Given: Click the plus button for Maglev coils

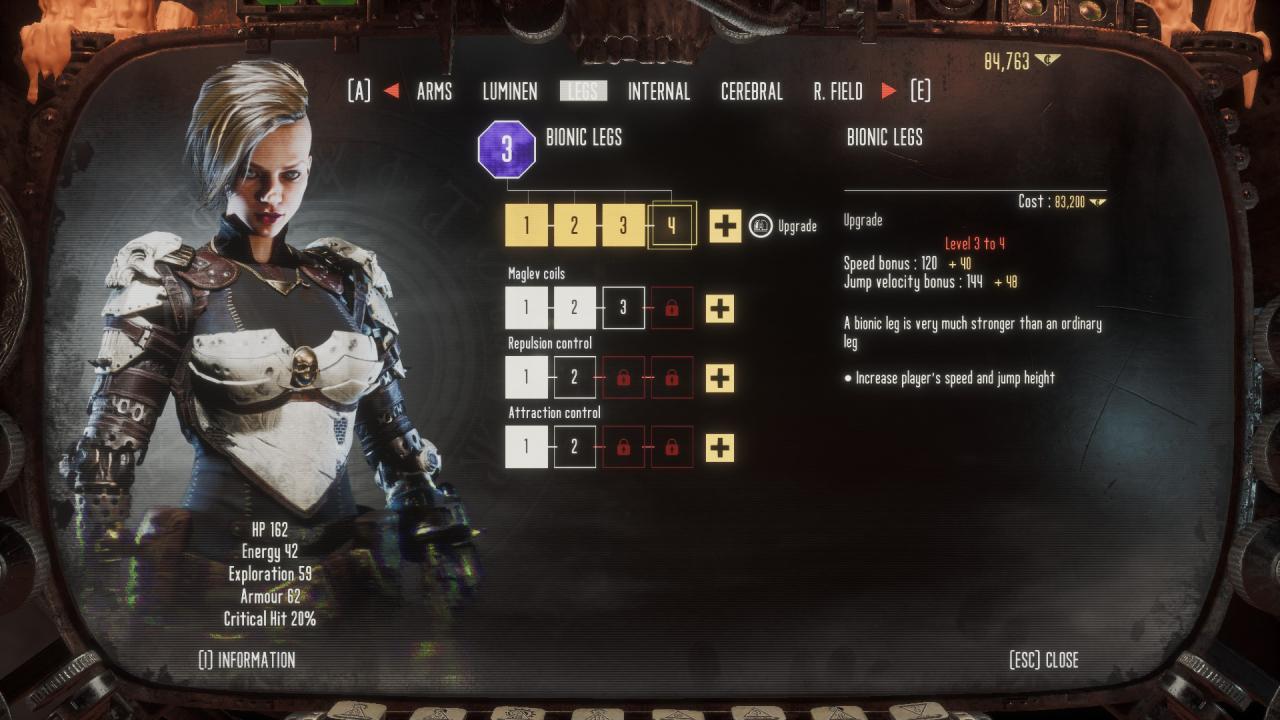Looking at the screenshot, I should click(720, 308).
